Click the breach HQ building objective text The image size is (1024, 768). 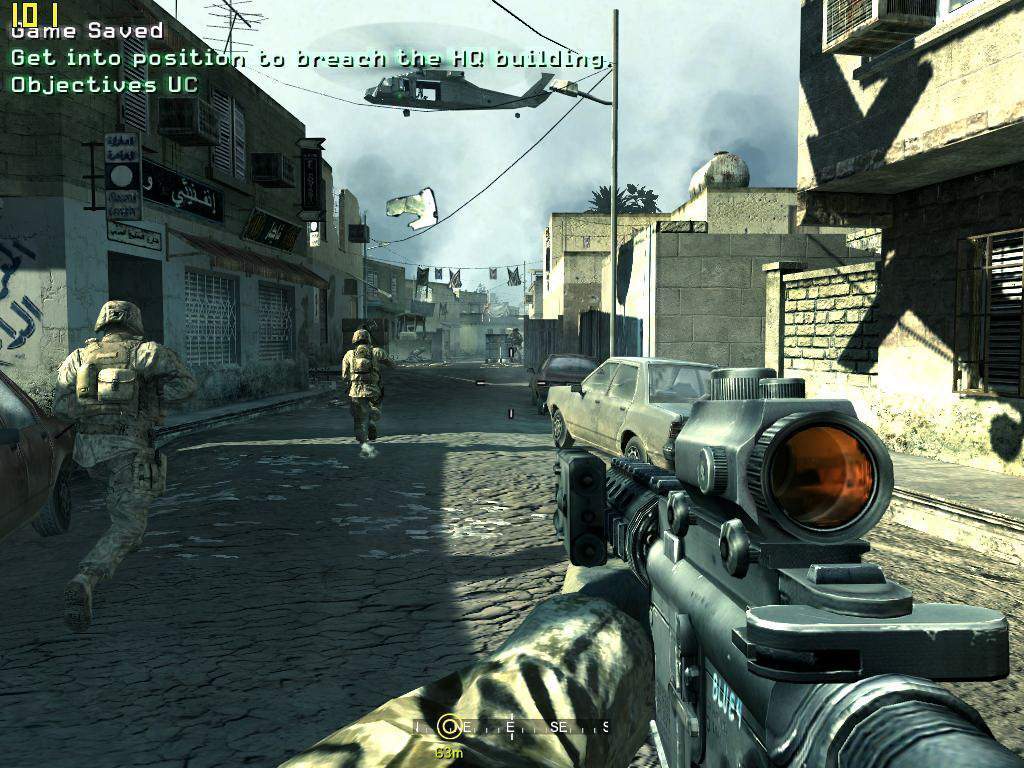pos(310,58)
